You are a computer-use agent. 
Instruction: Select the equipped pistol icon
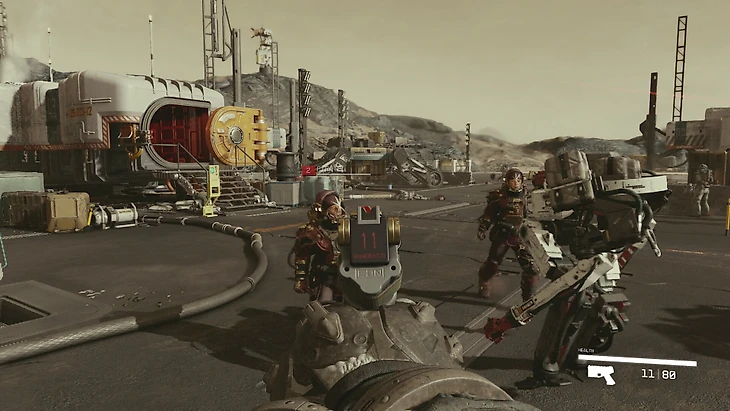601,374
